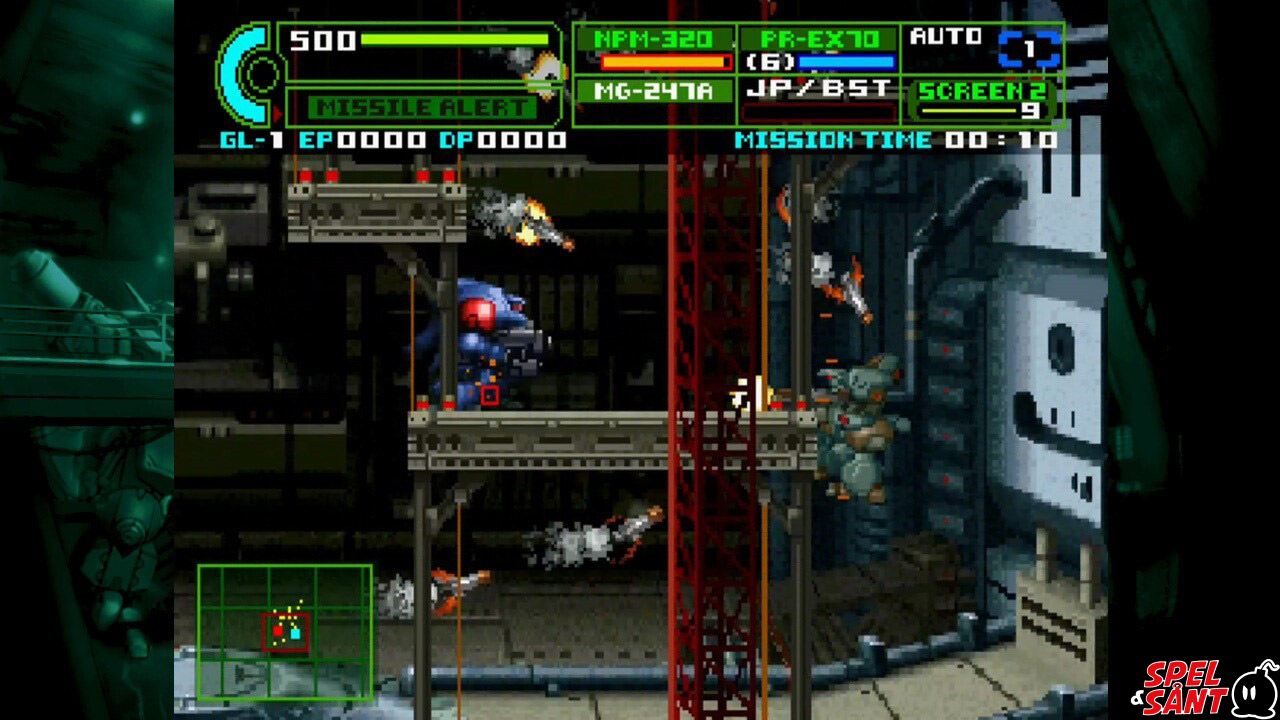The image size is (1280, 720).
Task: Switch to the MG-247A weapon
Action: 654,92
